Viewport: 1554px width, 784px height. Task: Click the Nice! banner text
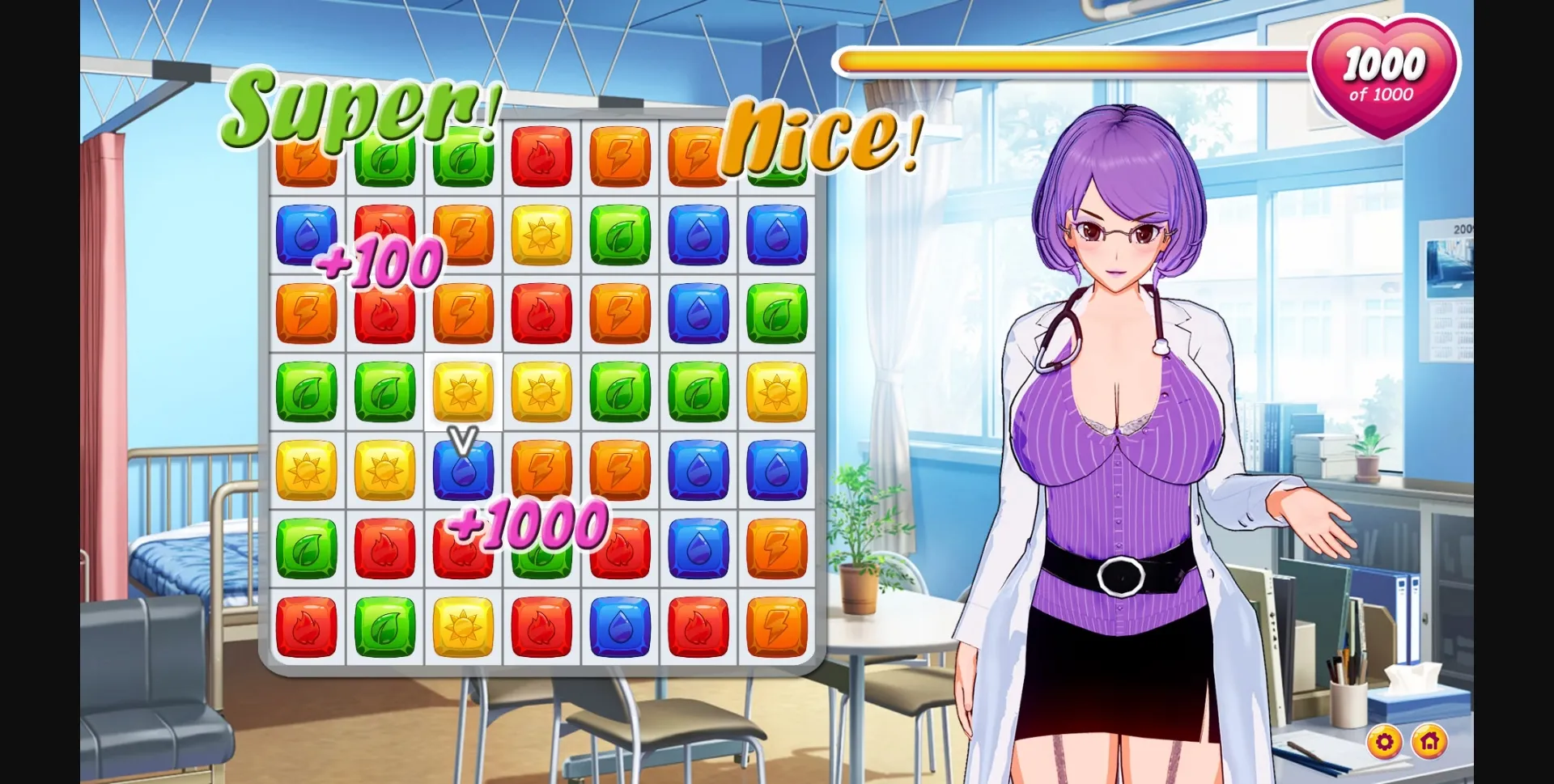(817, 138)
